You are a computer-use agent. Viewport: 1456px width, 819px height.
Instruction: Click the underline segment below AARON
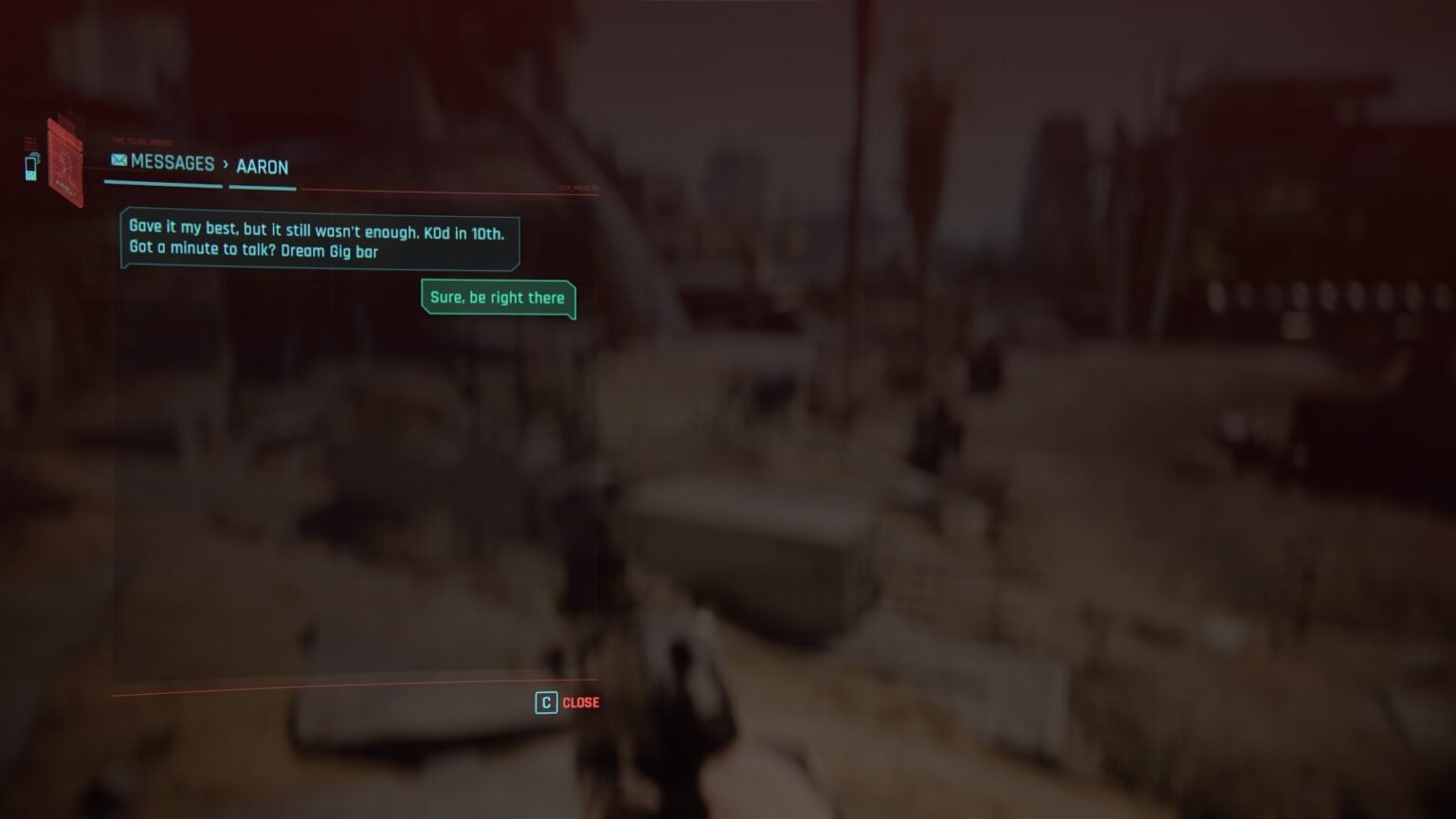click(x=263, y=187)
